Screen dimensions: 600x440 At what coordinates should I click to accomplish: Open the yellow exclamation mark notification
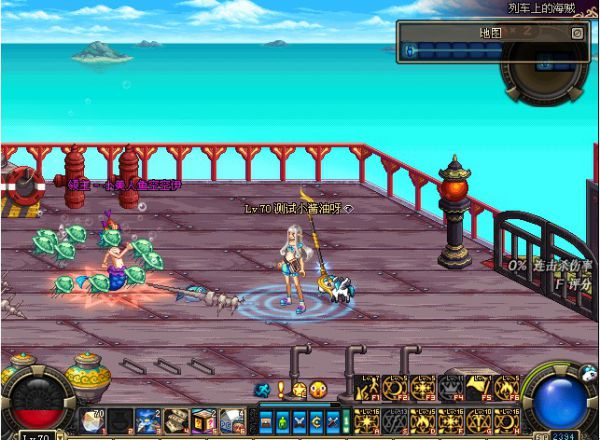click(282, 389)
